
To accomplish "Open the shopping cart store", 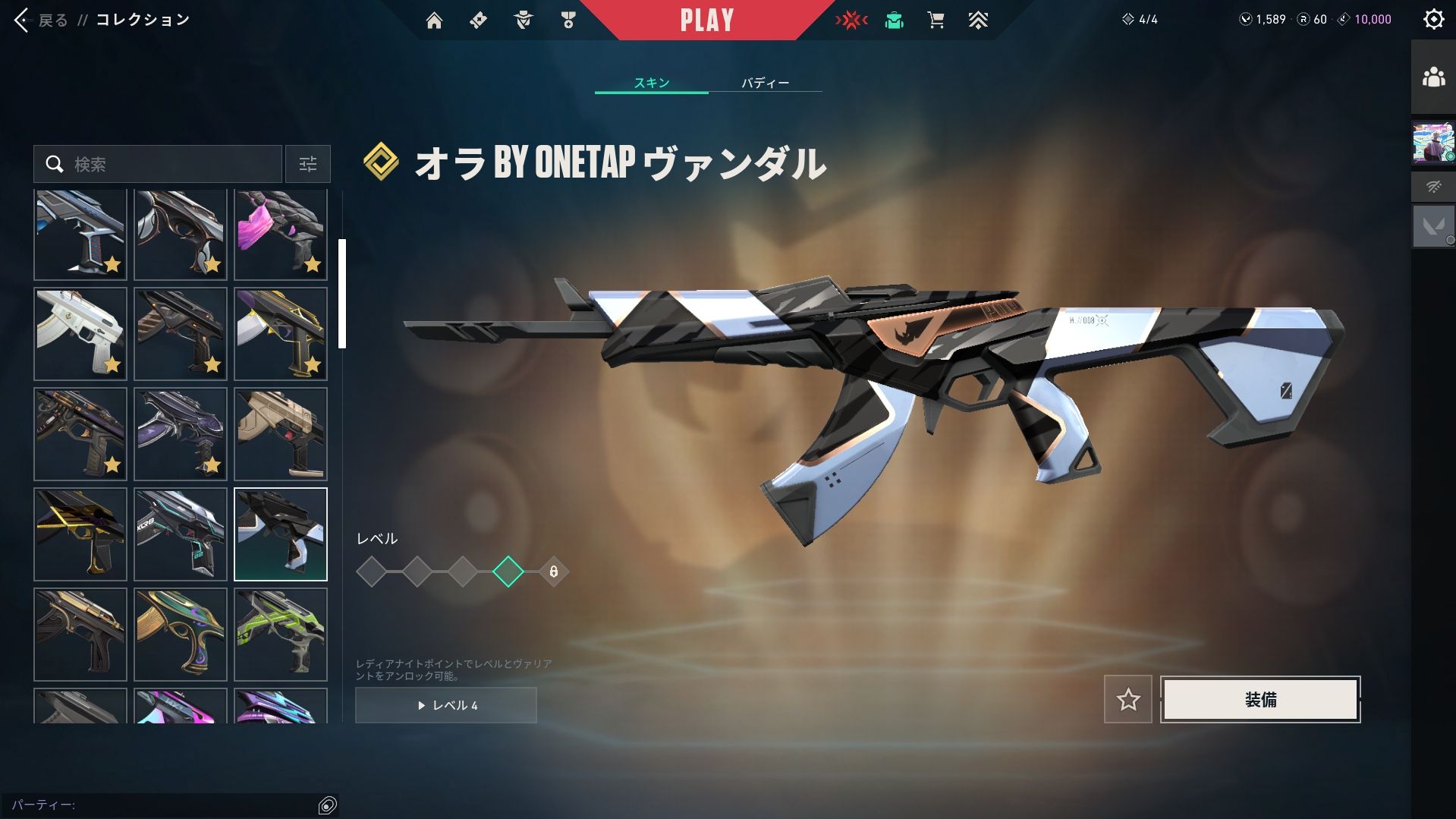I will 936,20.
